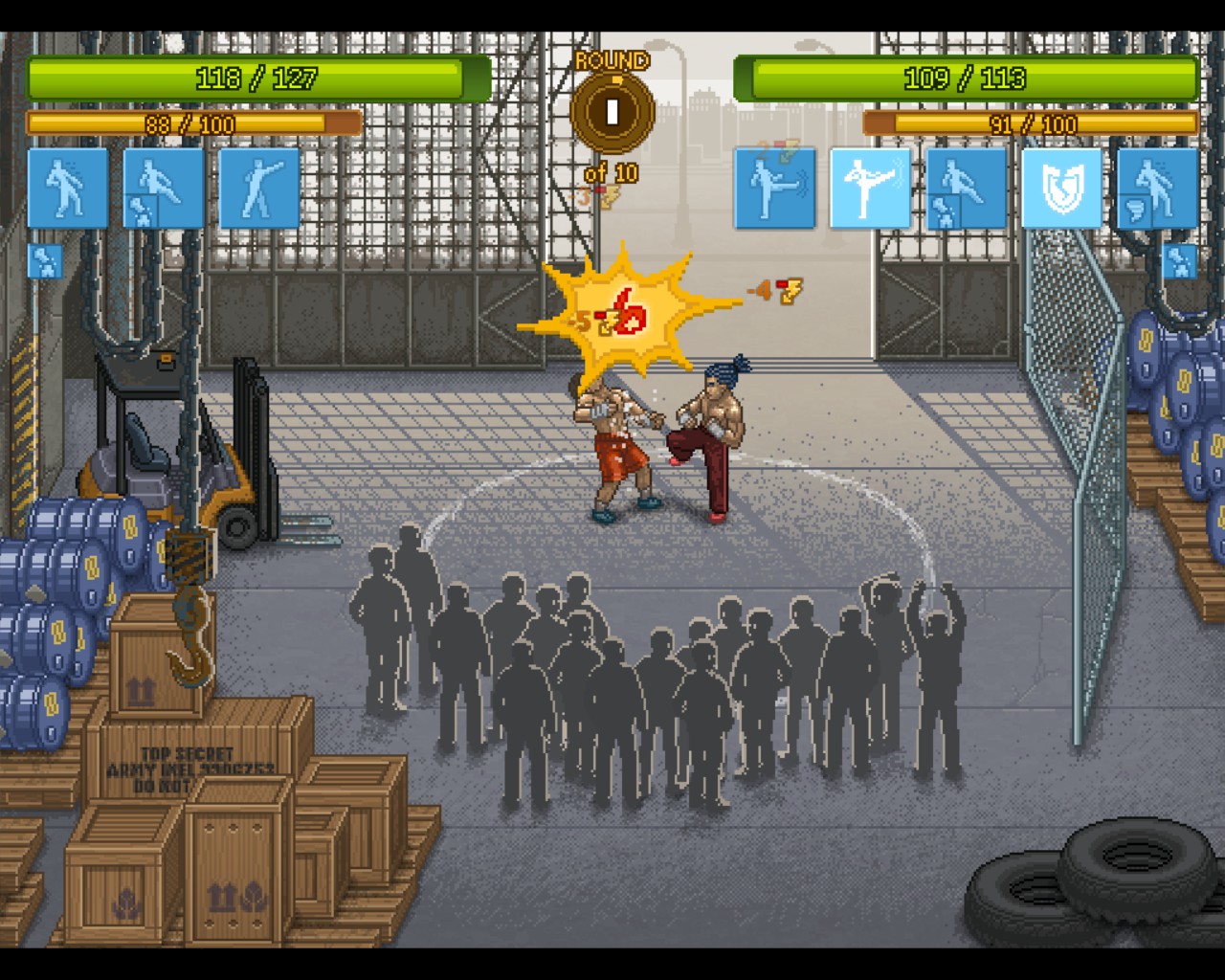Activate the kick combo move icon
This screenshot has height=980, width=1225.
point(162,188)
